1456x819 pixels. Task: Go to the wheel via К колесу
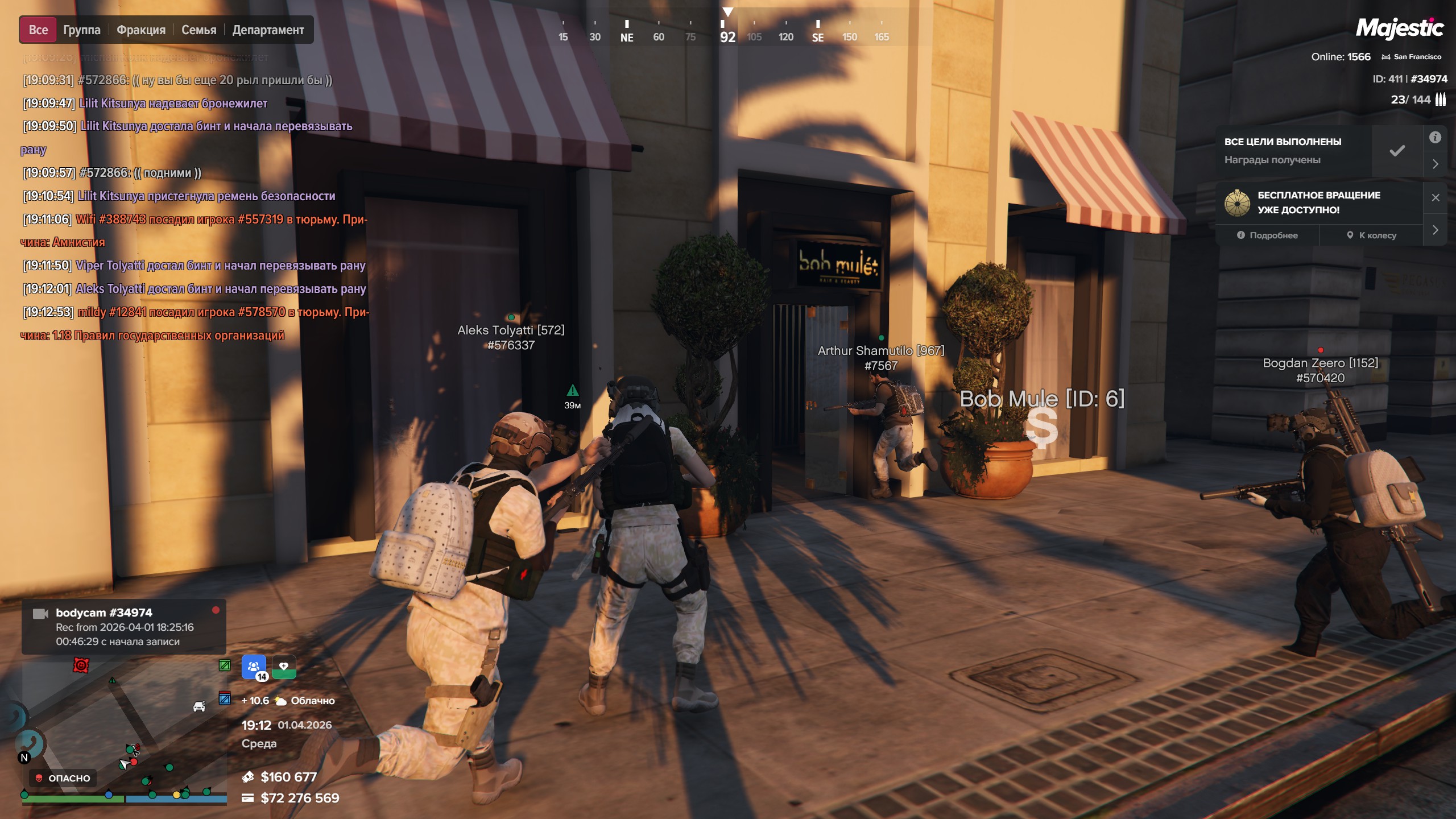(x=1371, y=235)
